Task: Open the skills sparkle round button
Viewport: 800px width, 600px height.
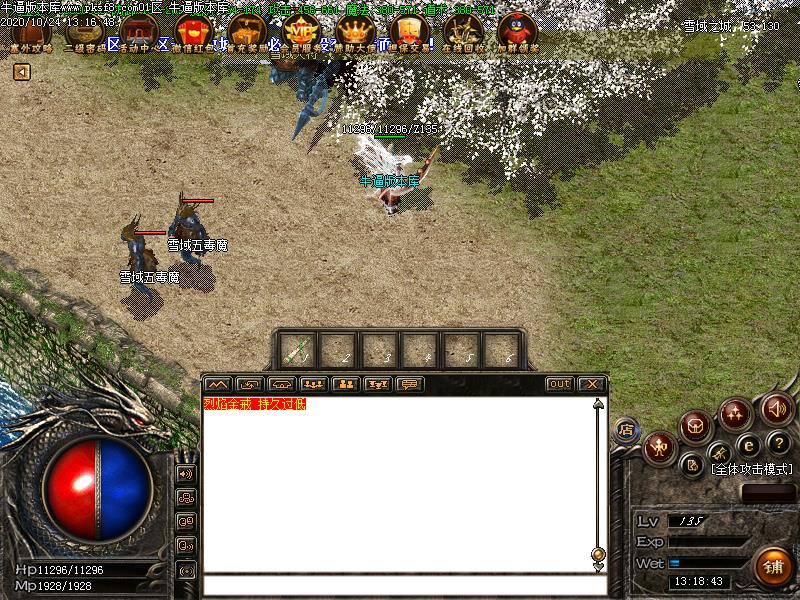Action: tap(736, 412)
